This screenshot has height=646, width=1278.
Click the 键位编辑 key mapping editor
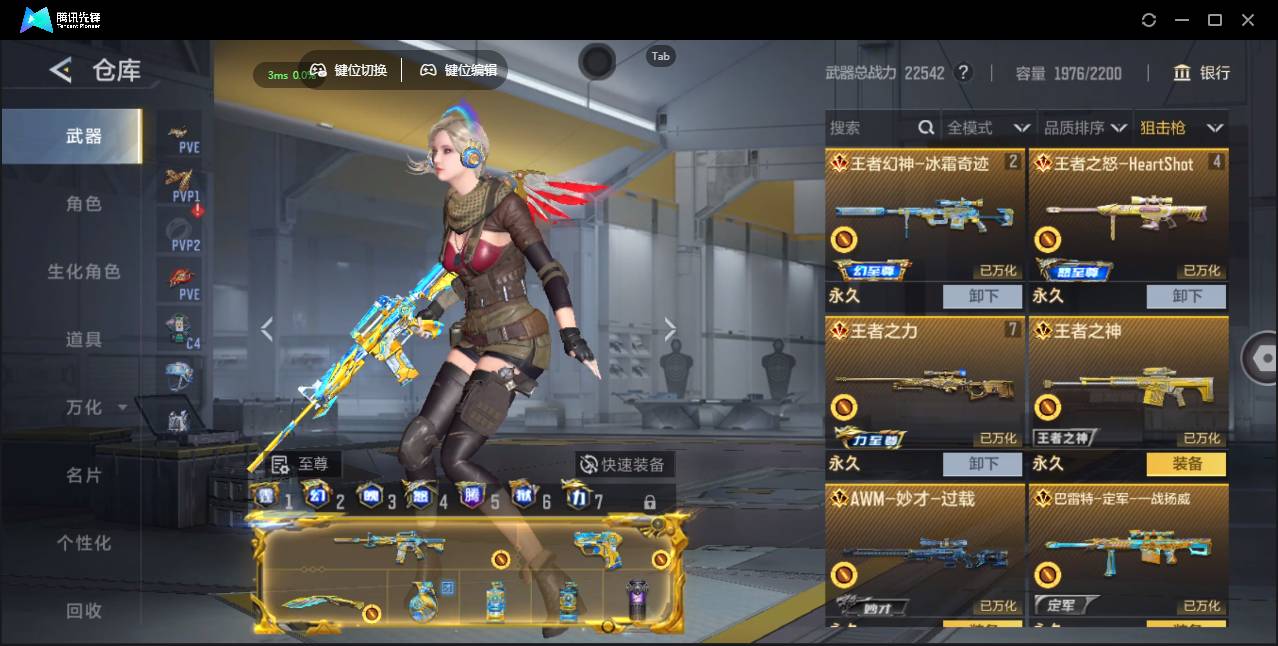point(459,70)
